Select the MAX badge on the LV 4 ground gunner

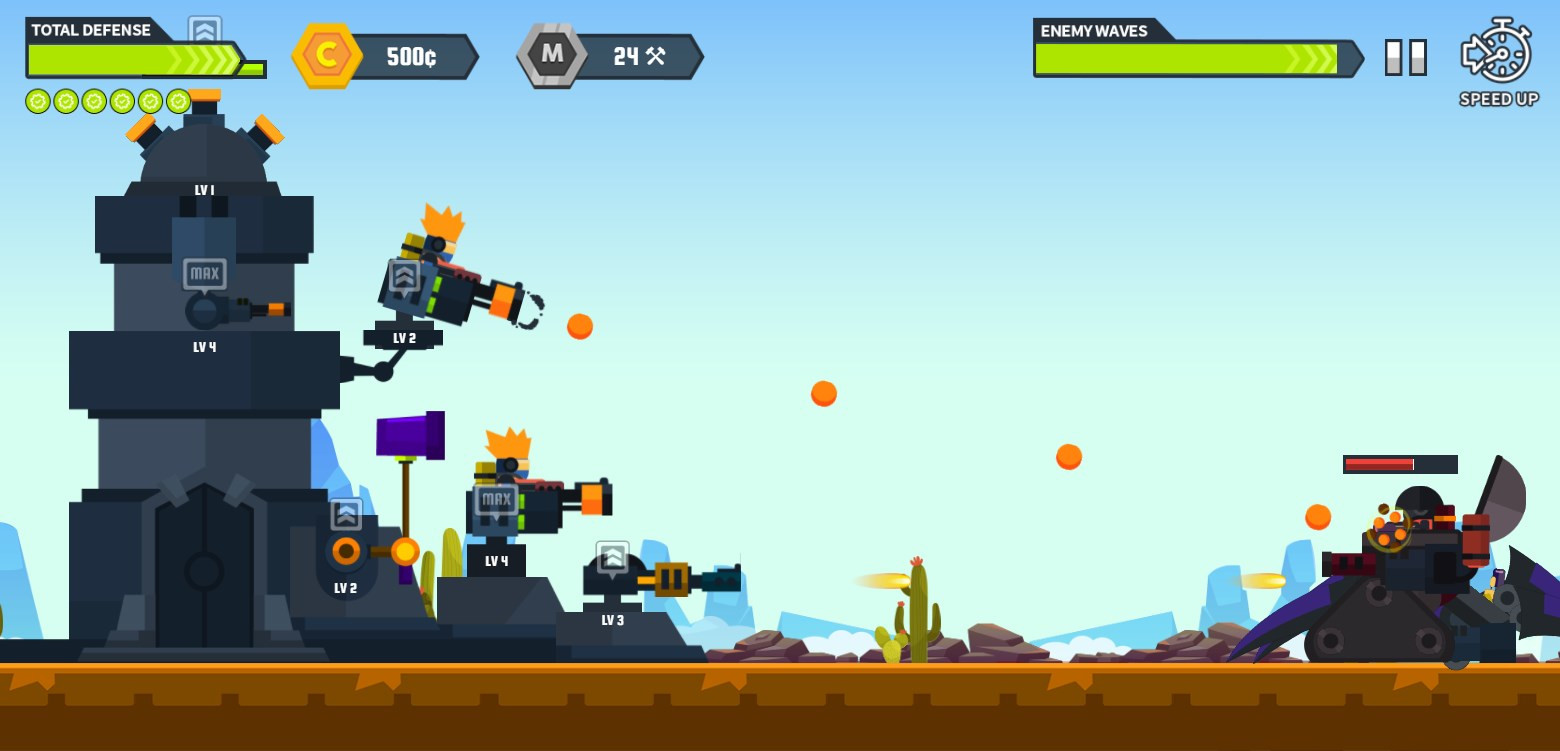(x=495, y=499)
